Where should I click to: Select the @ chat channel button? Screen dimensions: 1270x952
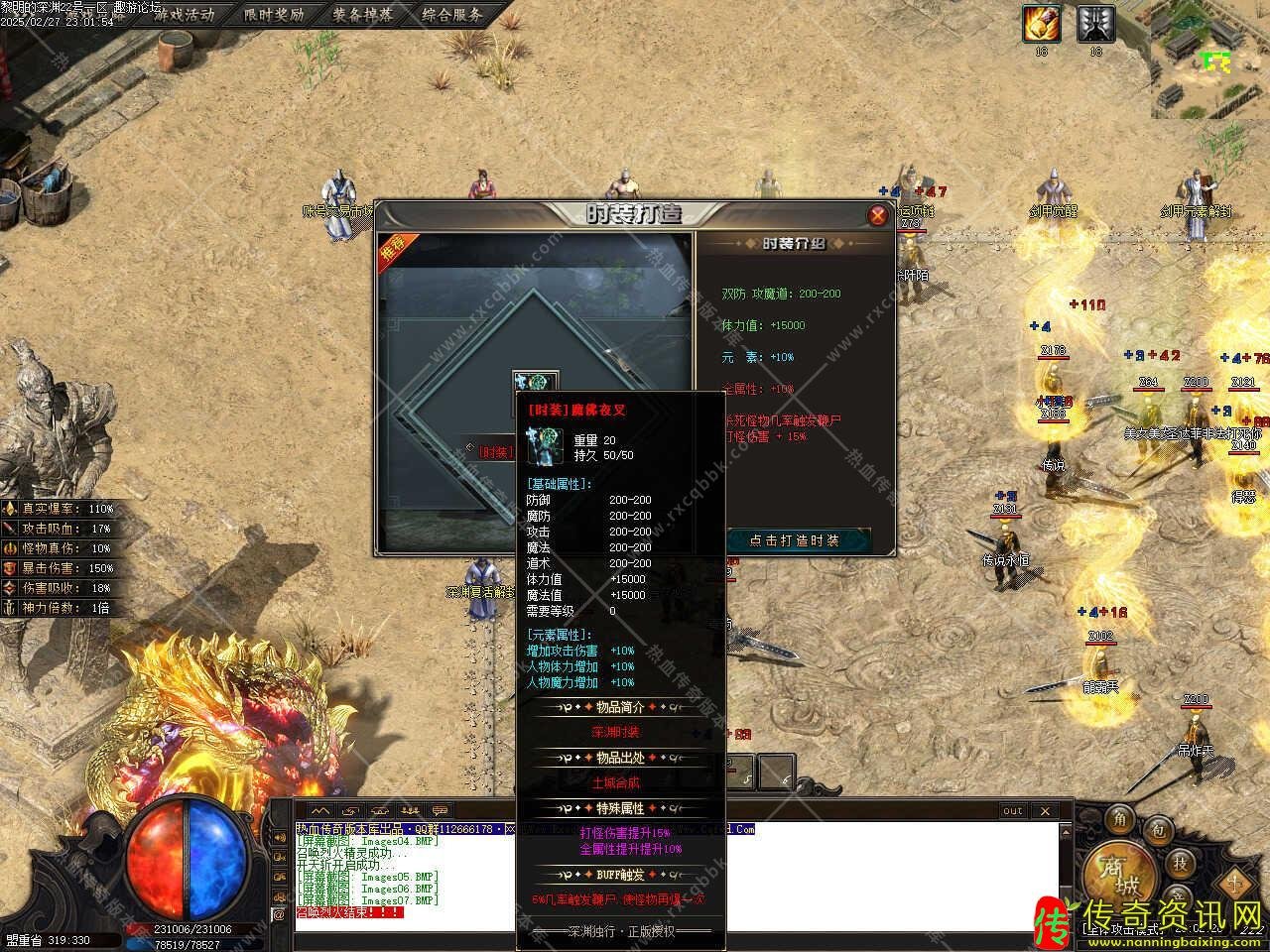tap(279, 913)
